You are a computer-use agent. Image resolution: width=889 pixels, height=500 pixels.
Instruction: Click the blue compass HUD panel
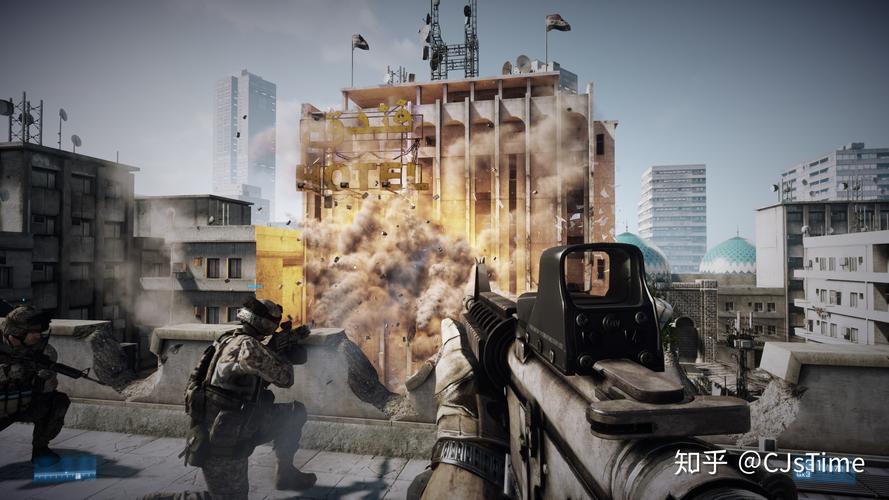[65, 467]
